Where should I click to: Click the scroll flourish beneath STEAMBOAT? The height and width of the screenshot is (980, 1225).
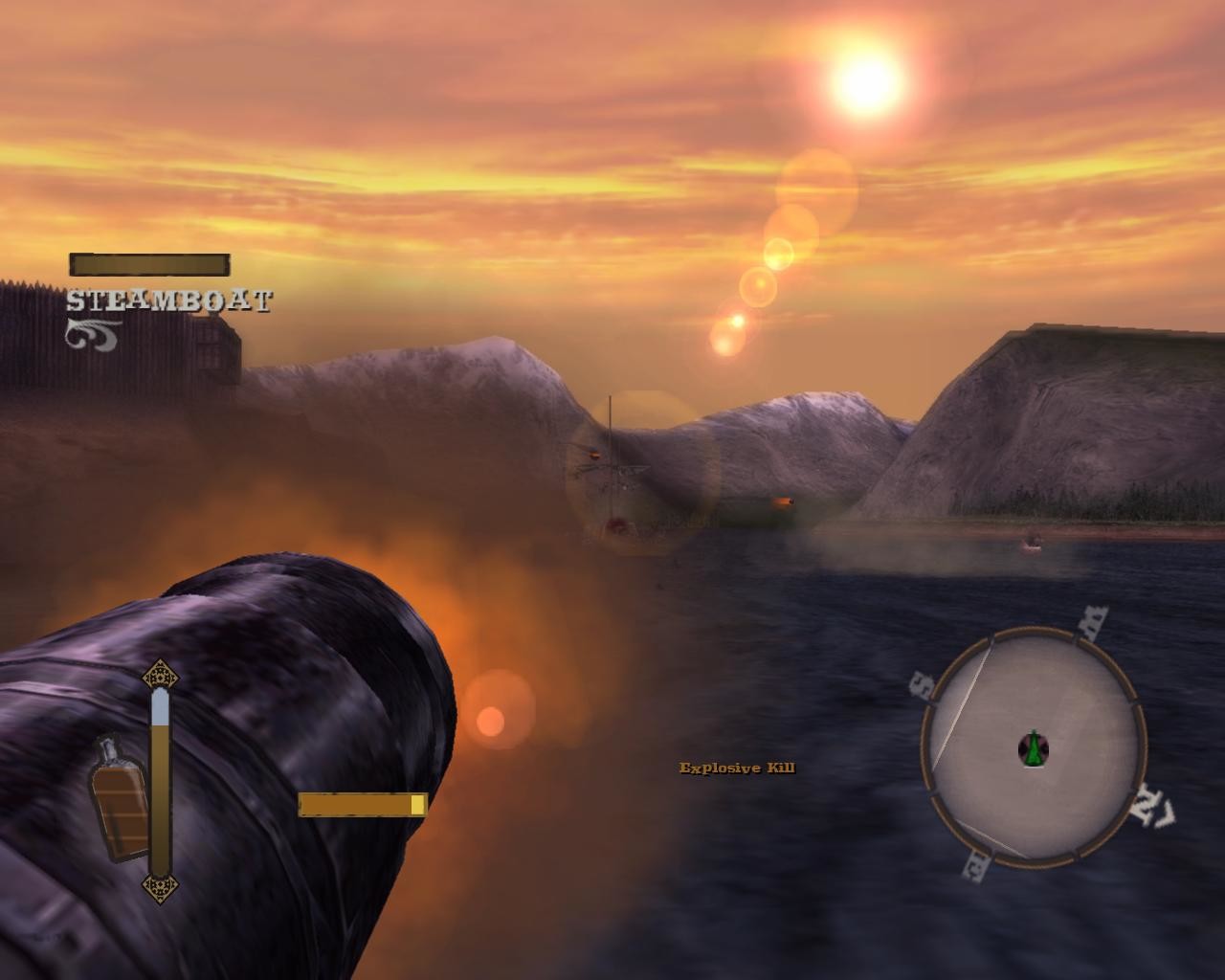pos(89,335)
